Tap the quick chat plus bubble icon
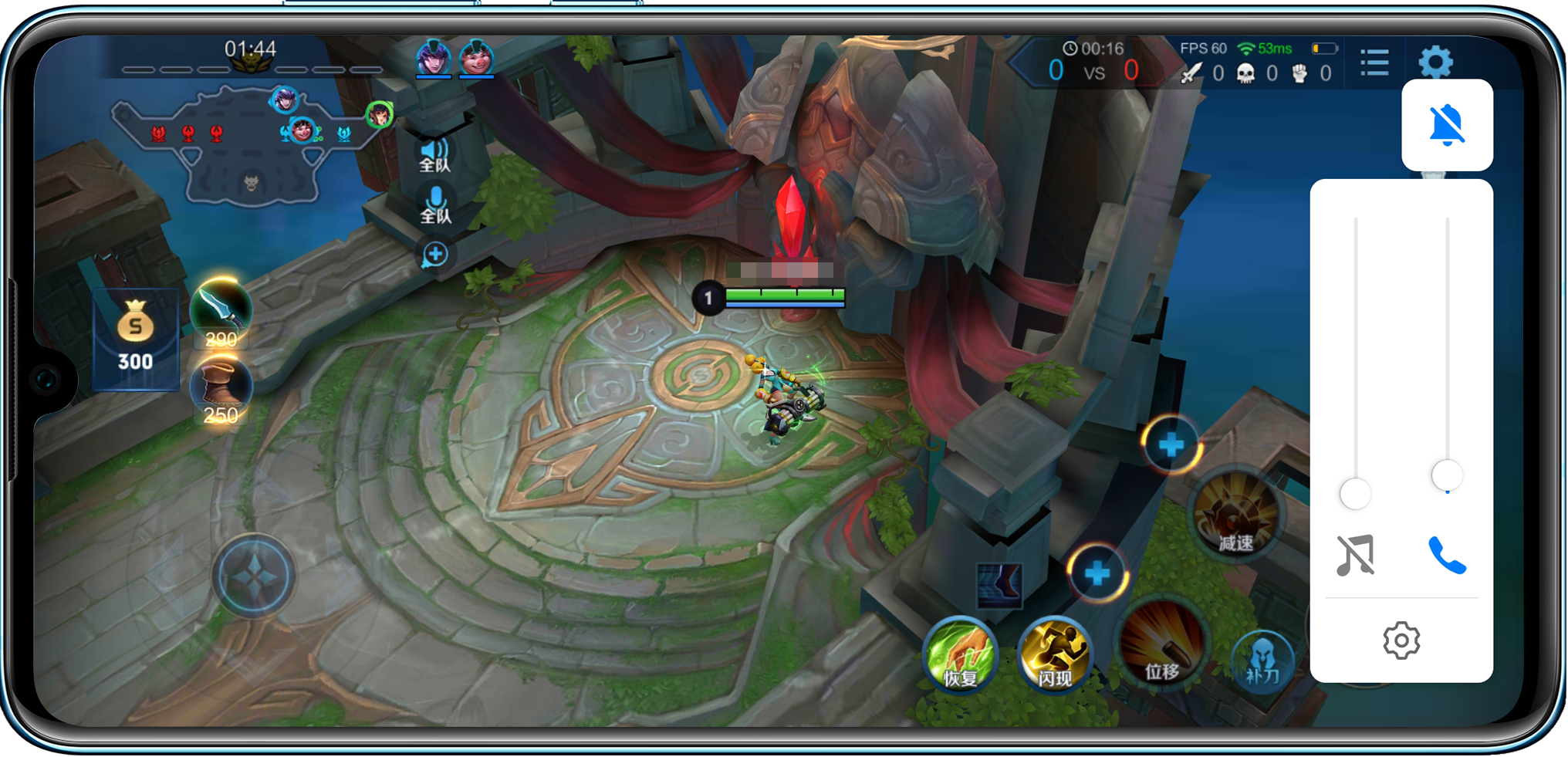1568x757 pixels. (x=435, y=254)
